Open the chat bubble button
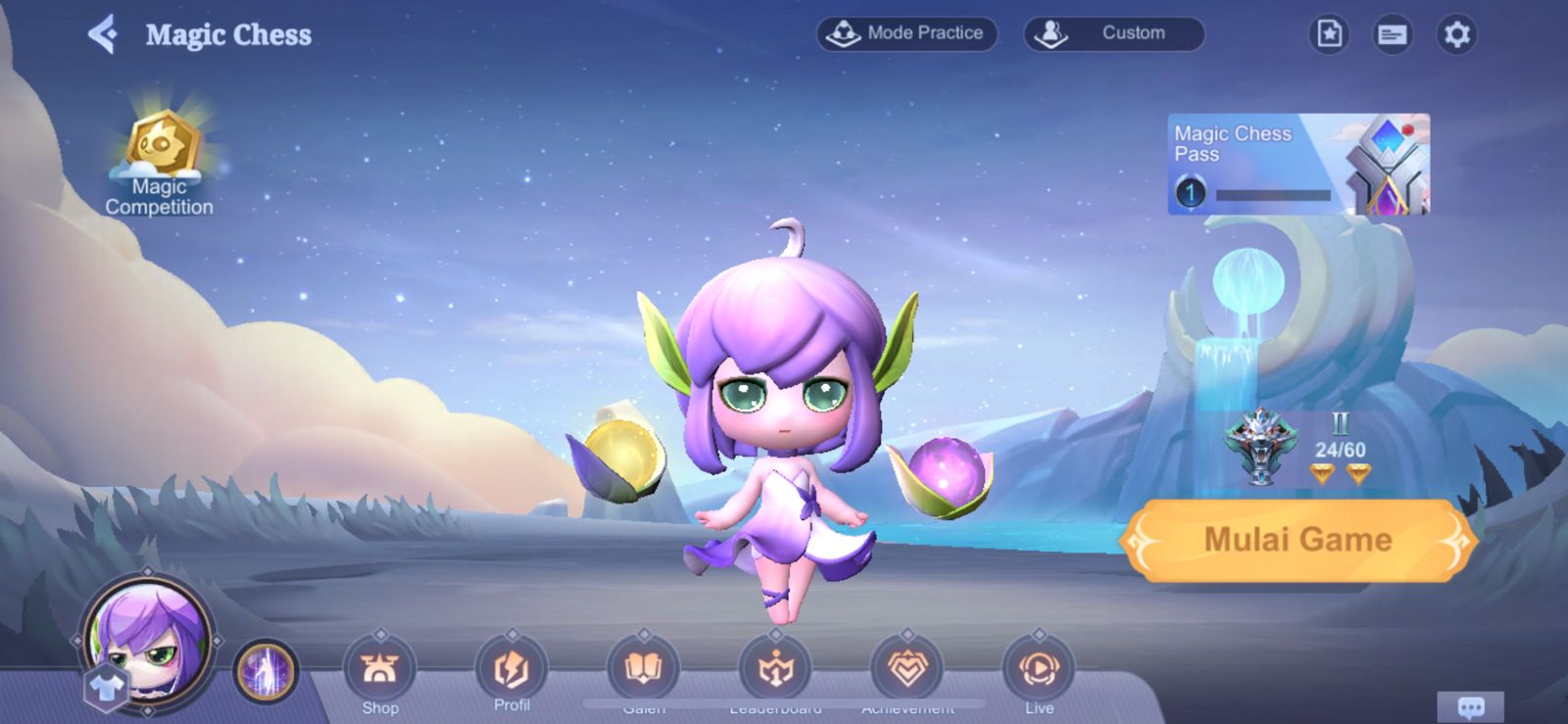Image resolution: width=1568 pixels, height=724 pixels. [x=1470, y=706]
